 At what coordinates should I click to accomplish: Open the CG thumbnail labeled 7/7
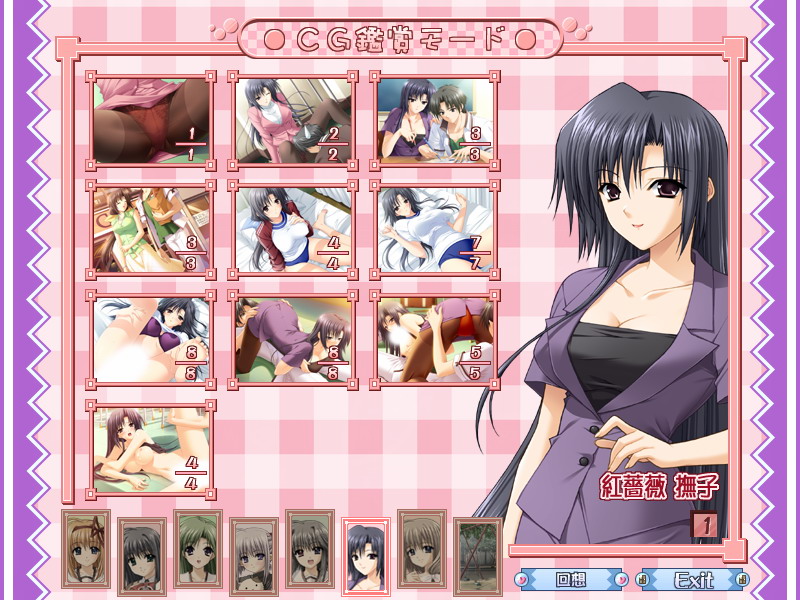click(x=435, y=228)
